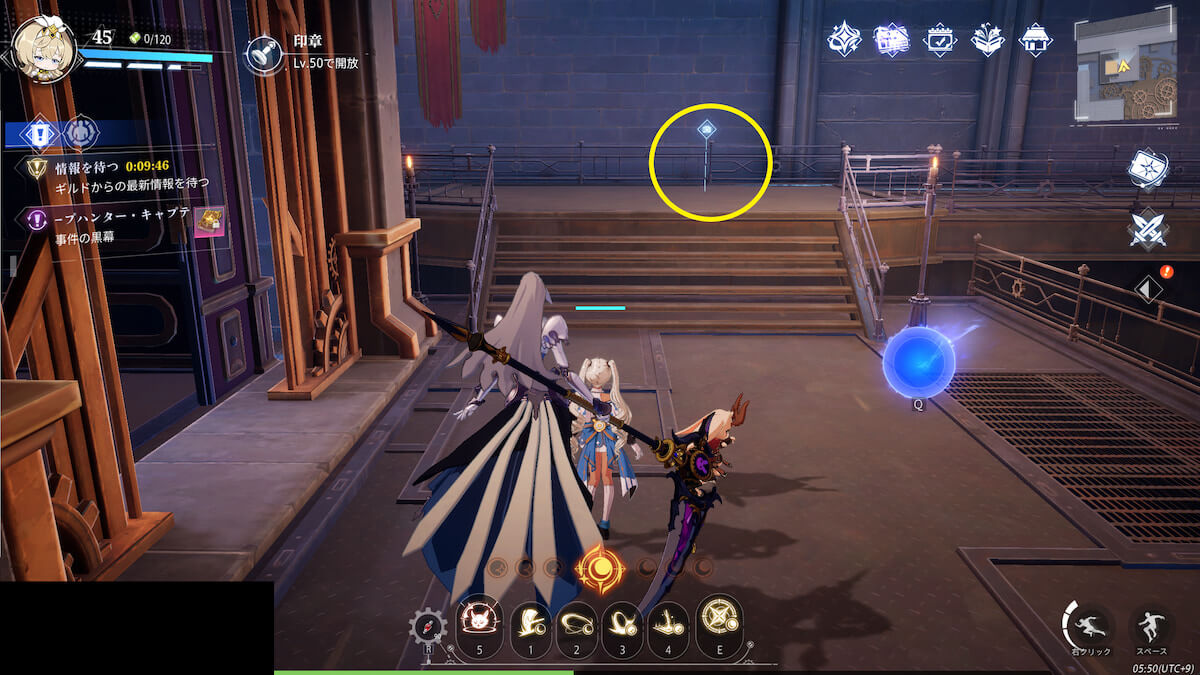Use the red potion gear item slot

(428, 628)
